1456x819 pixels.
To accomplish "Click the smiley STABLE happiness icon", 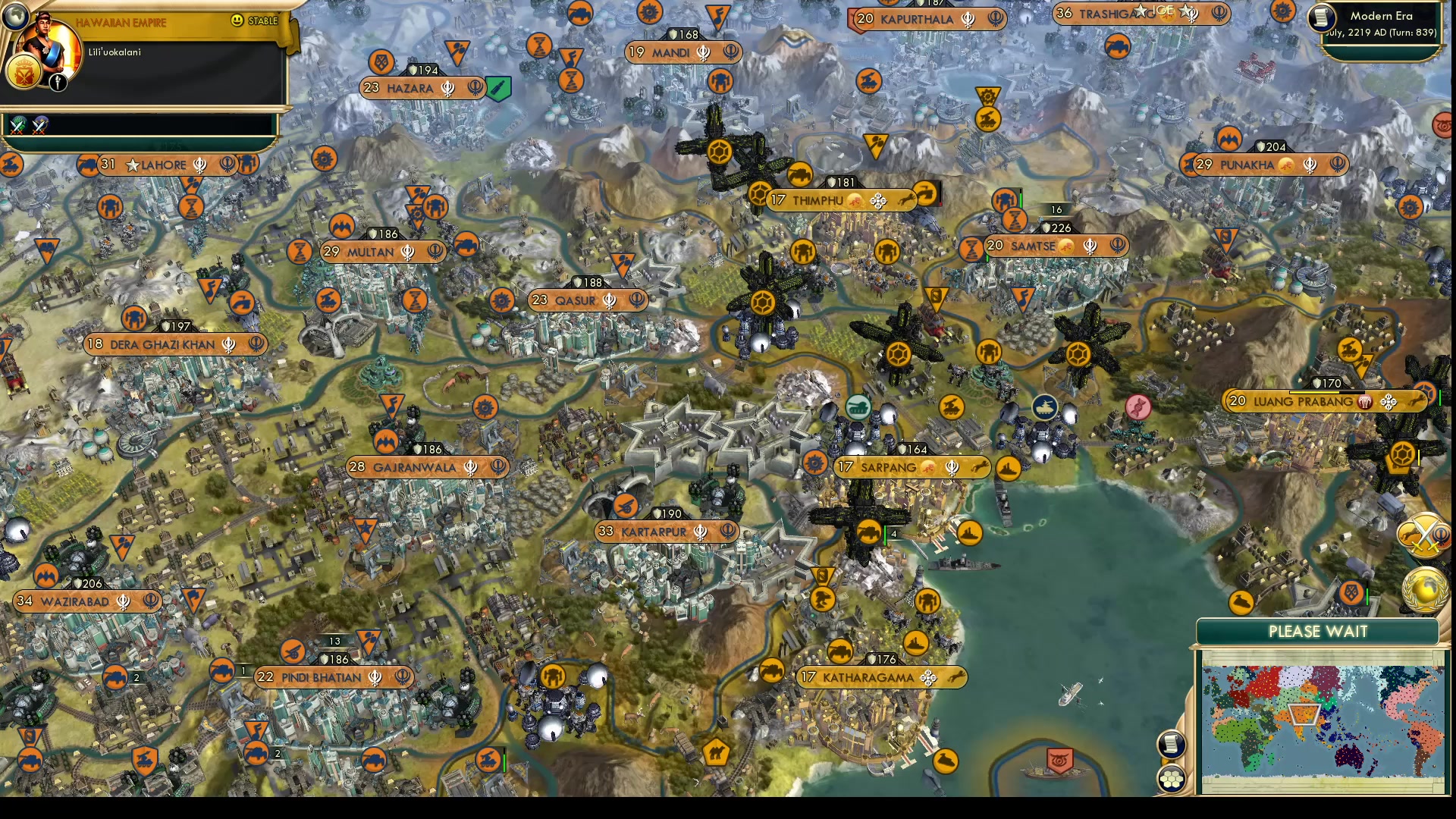I will [236, 21].
